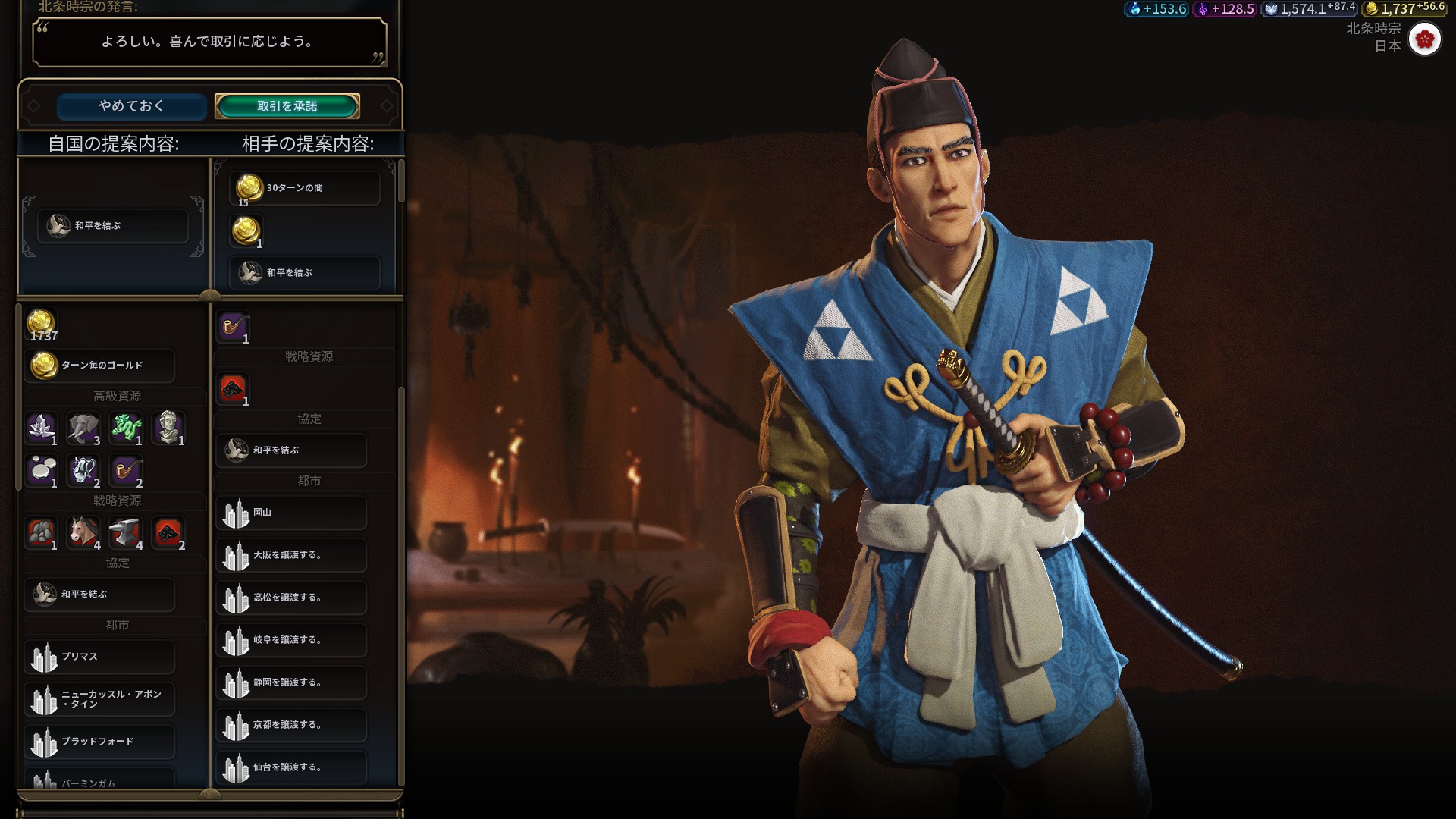
Task: Request 大阪を譲渡する from Japan
Action: [x=291, y=556]
